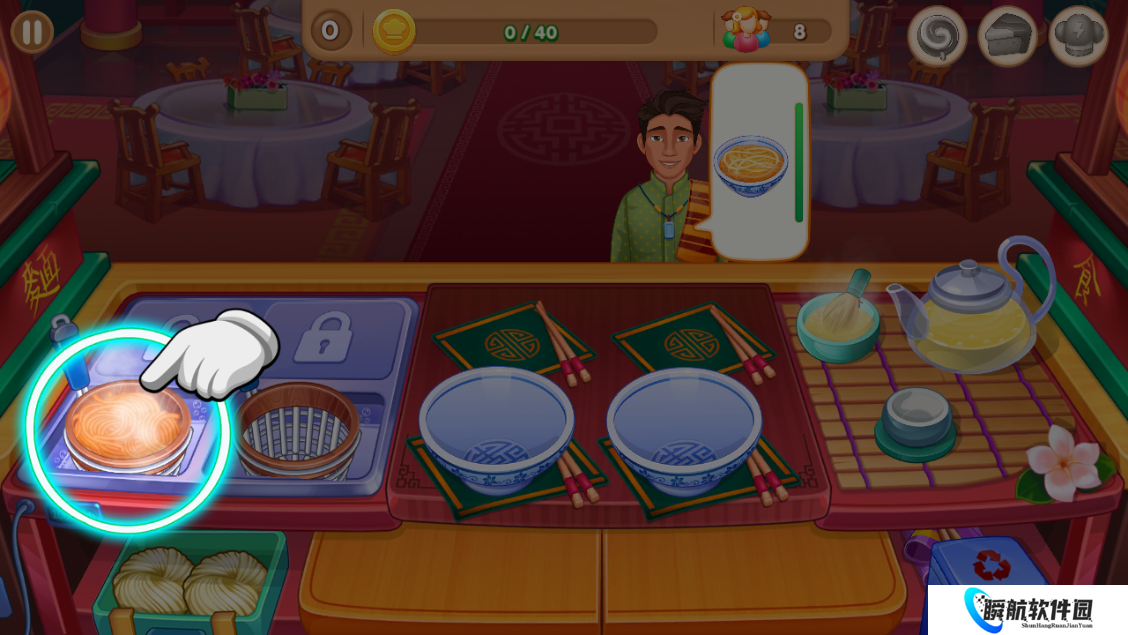Use the cake slice booster
Image resolution: width=1128 pixels, height=635 pixels.
pos(1007,36)
